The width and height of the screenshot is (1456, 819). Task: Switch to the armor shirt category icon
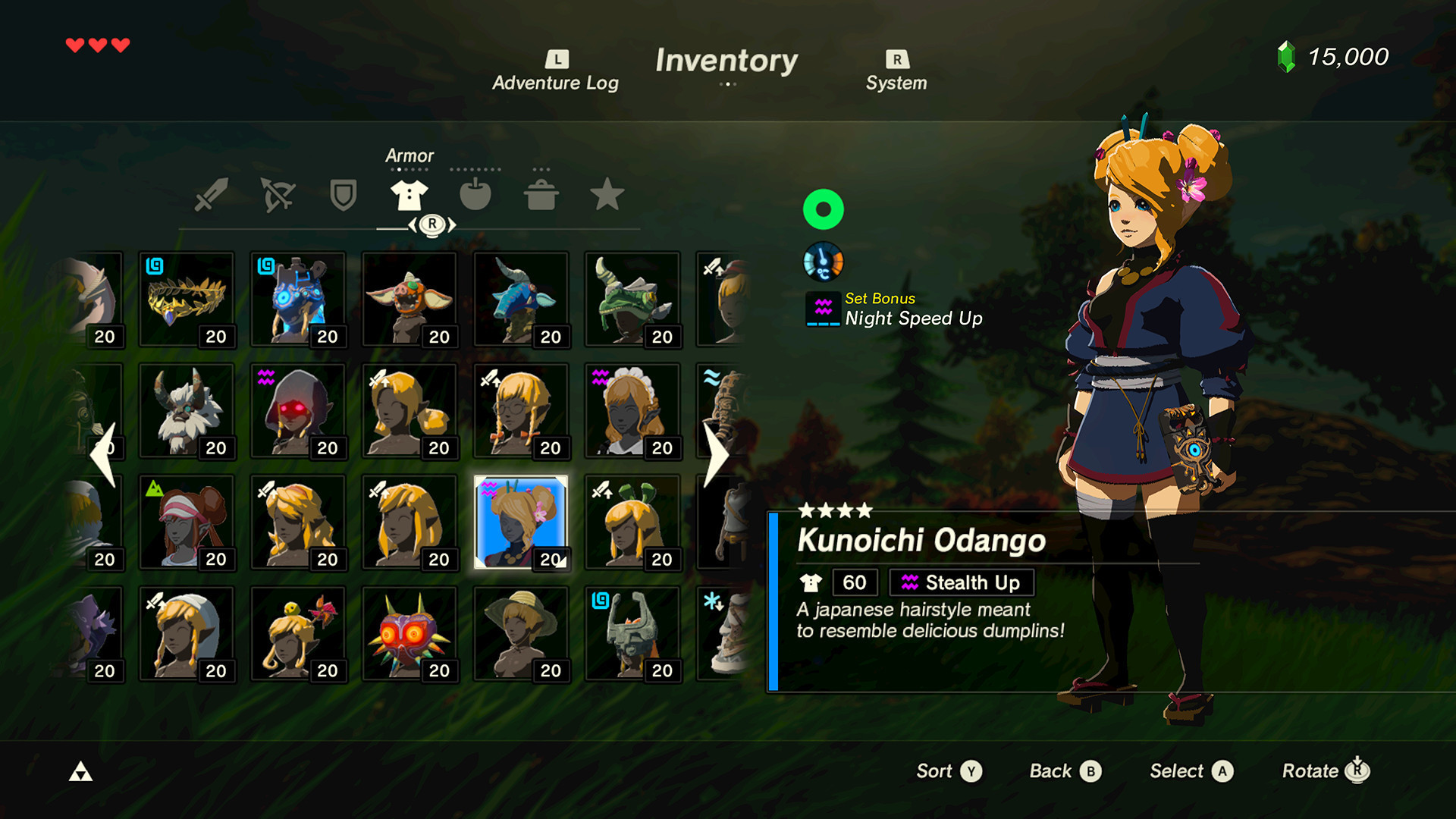(409, 195)
